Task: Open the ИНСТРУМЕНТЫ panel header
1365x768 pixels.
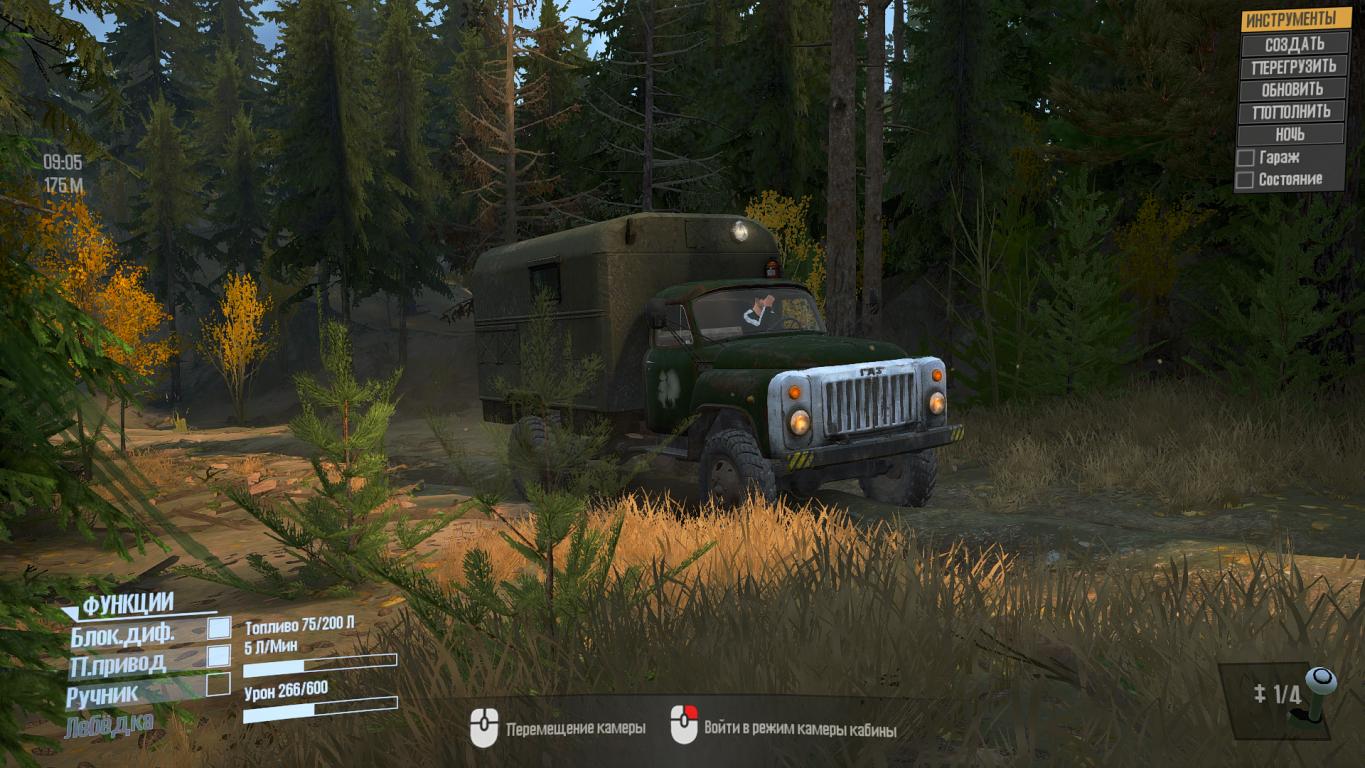Action: [1294, 20]
